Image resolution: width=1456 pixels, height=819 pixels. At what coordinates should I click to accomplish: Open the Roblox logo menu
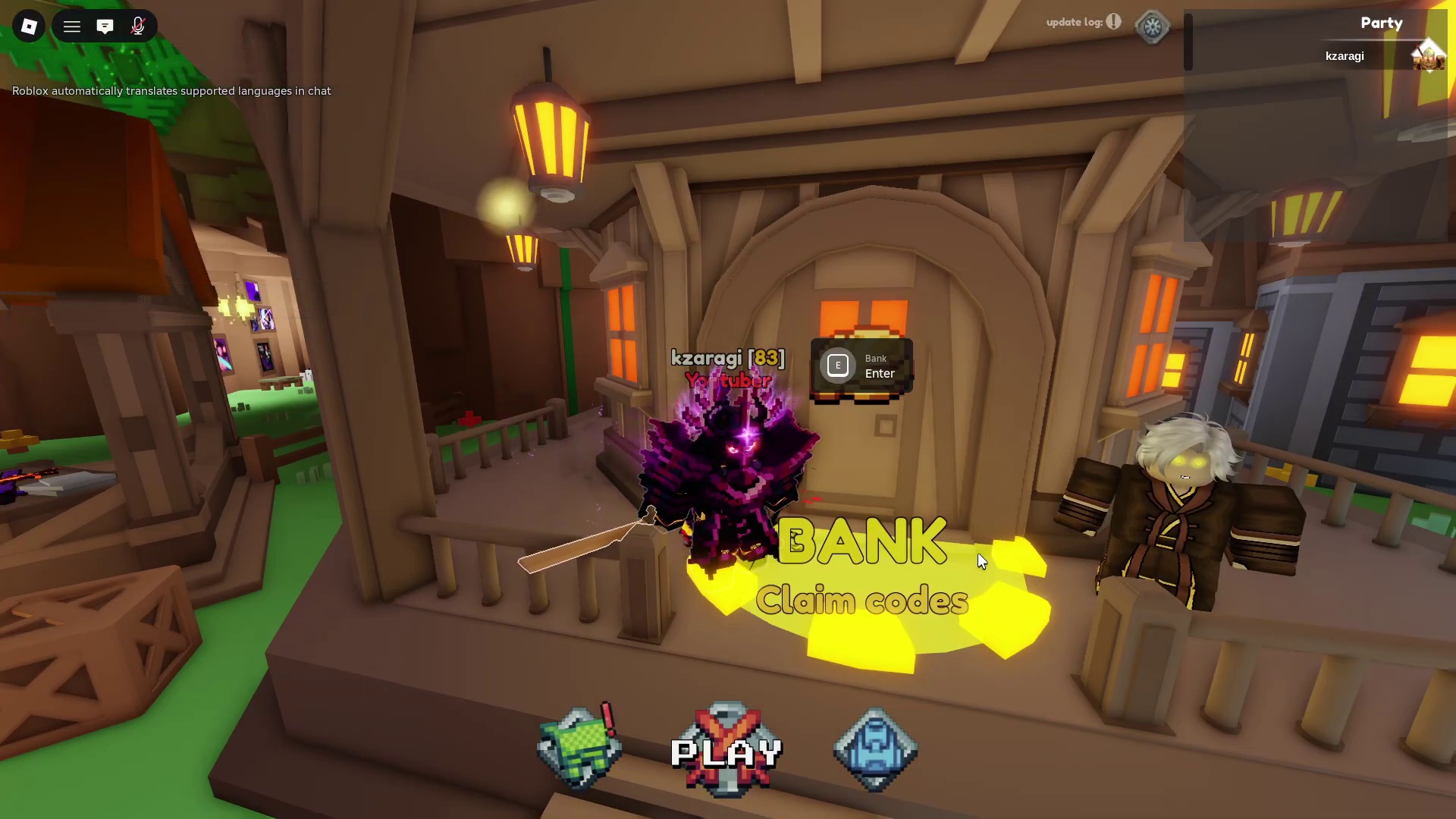(29, 27)
